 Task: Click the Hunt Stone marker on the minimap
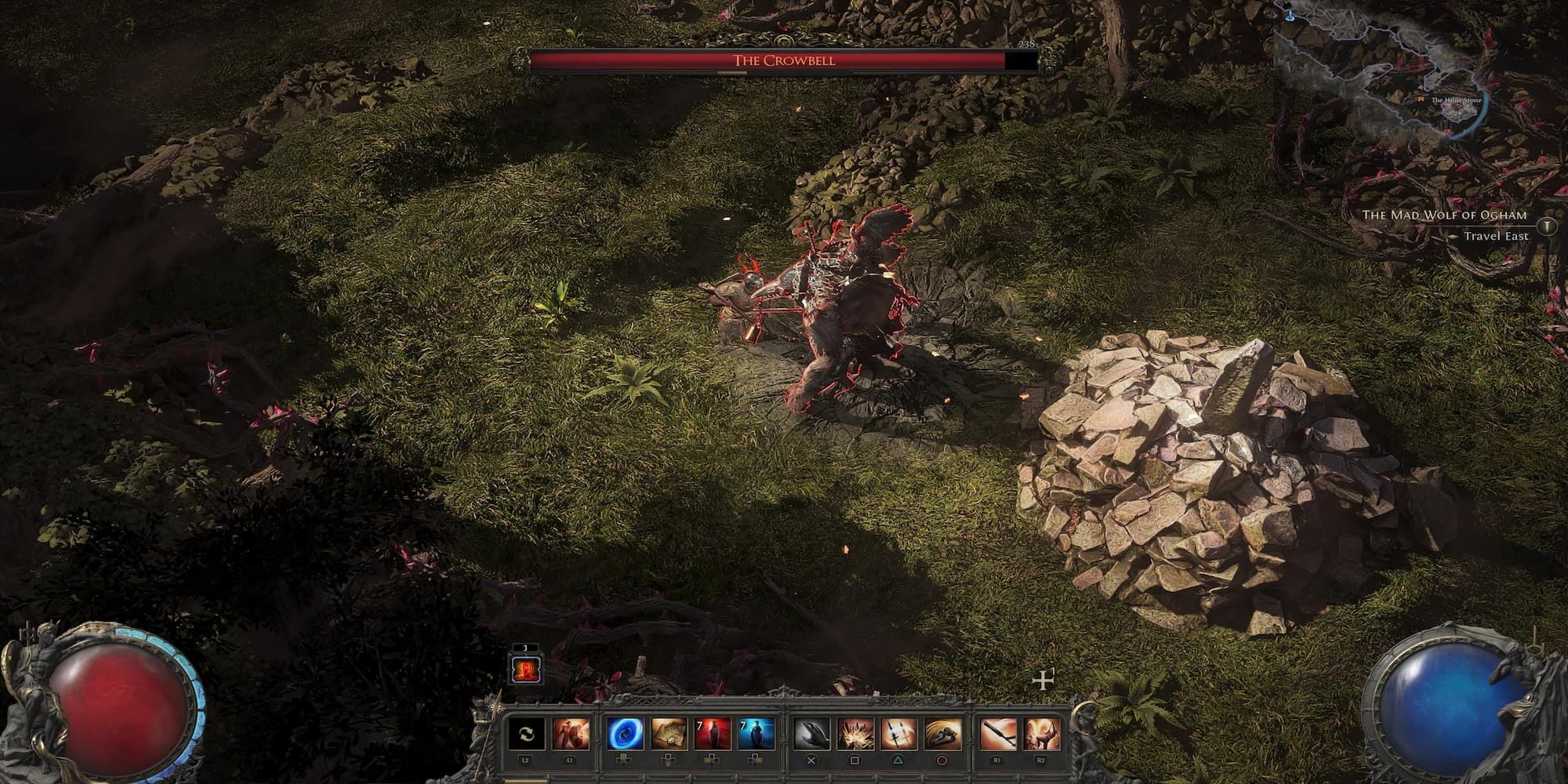1421,100
